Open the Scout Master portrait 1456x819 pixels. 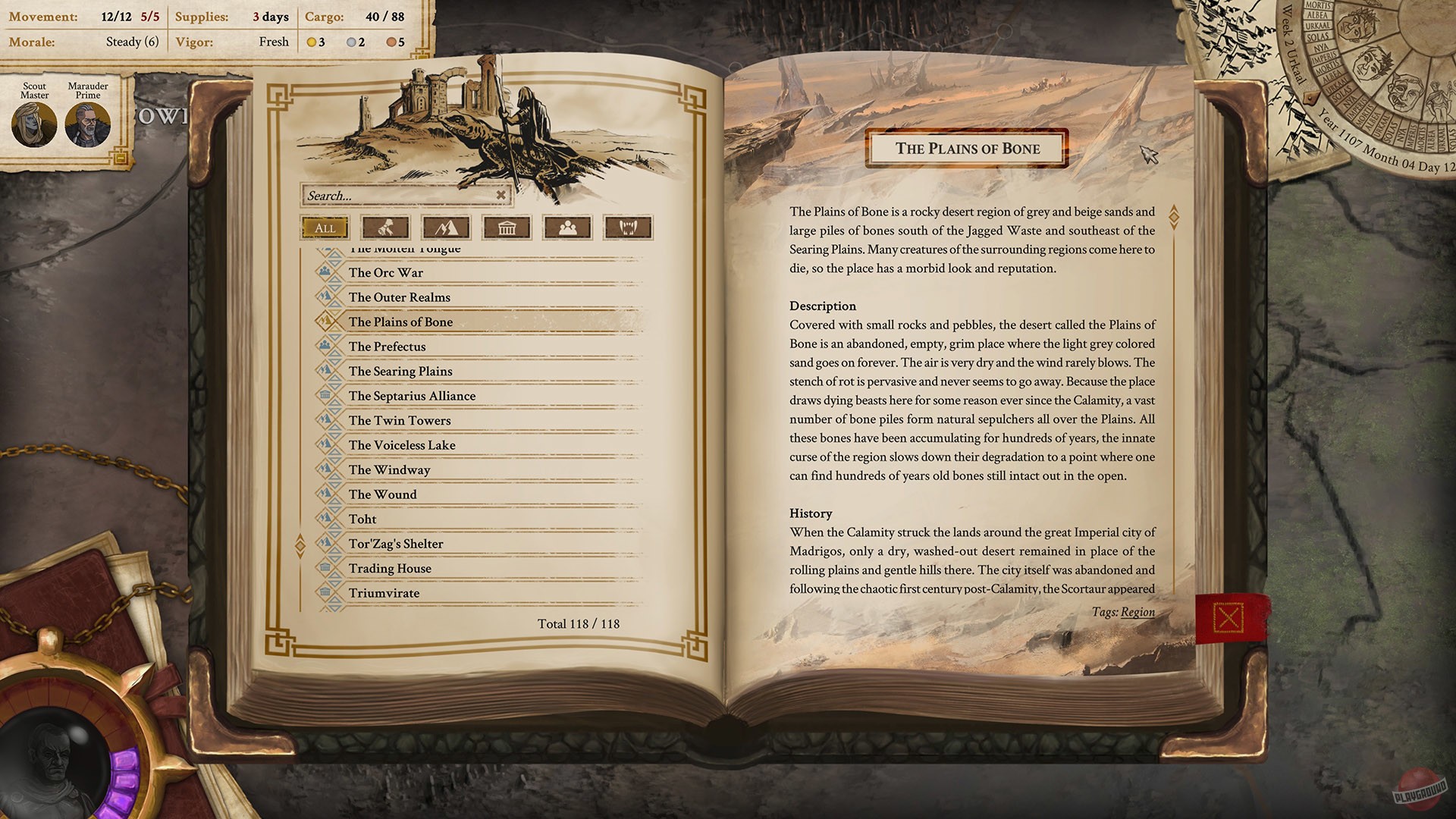tap(33, 124)
